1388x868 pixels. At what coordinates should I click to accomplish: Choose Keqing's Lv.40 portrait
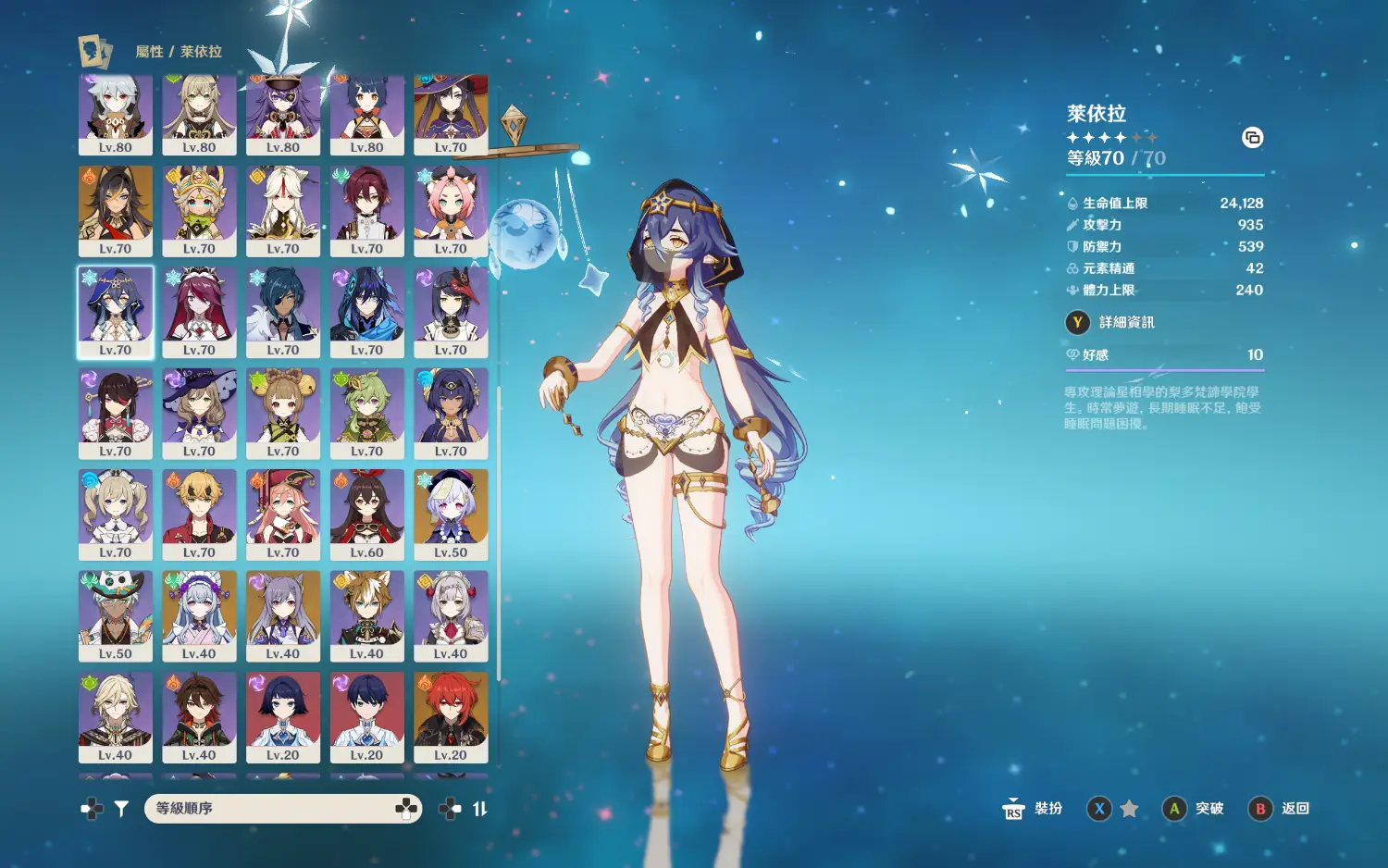pos(283,615)
